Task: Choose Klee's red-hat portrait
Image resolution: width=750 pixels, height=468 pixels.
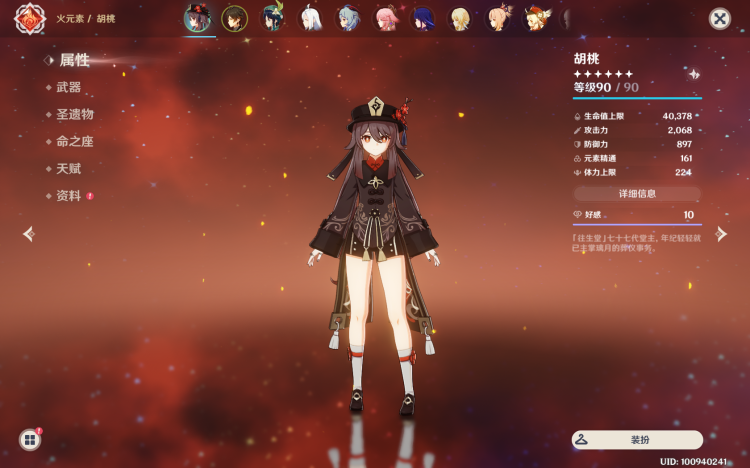Action: [x=537, y=19]
